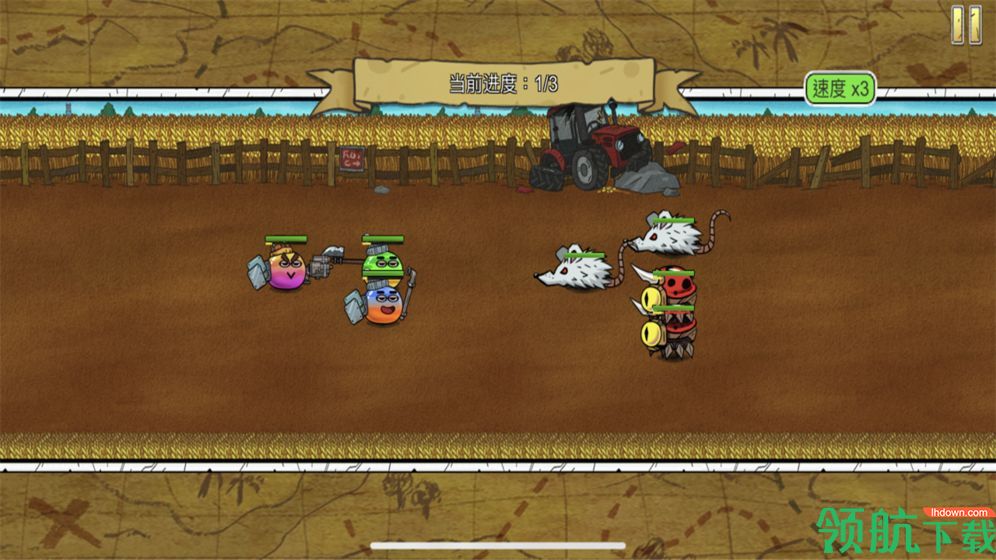Image resolution: width=996 pixels, height=560 pixels.
Task: Toggle the green 速度 x3 speed button
Action: [x=840, y=88]
